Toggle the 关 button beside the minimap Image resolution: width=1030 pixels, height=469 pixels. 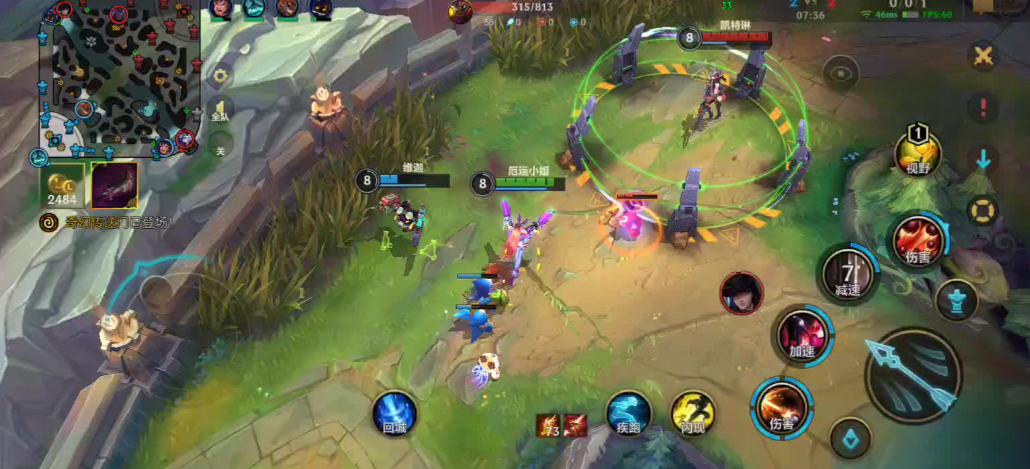[x=220, y=146]
